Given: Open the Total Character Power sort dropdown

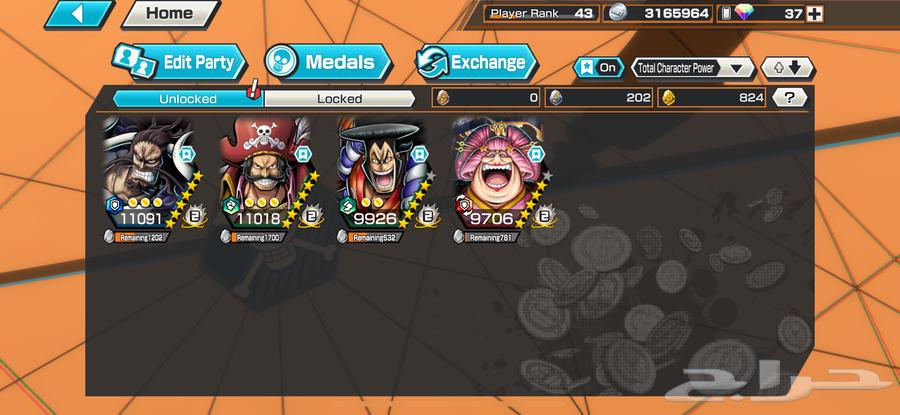Looking at the screenshot, I should pyautogui.click(x=692, y=68).
